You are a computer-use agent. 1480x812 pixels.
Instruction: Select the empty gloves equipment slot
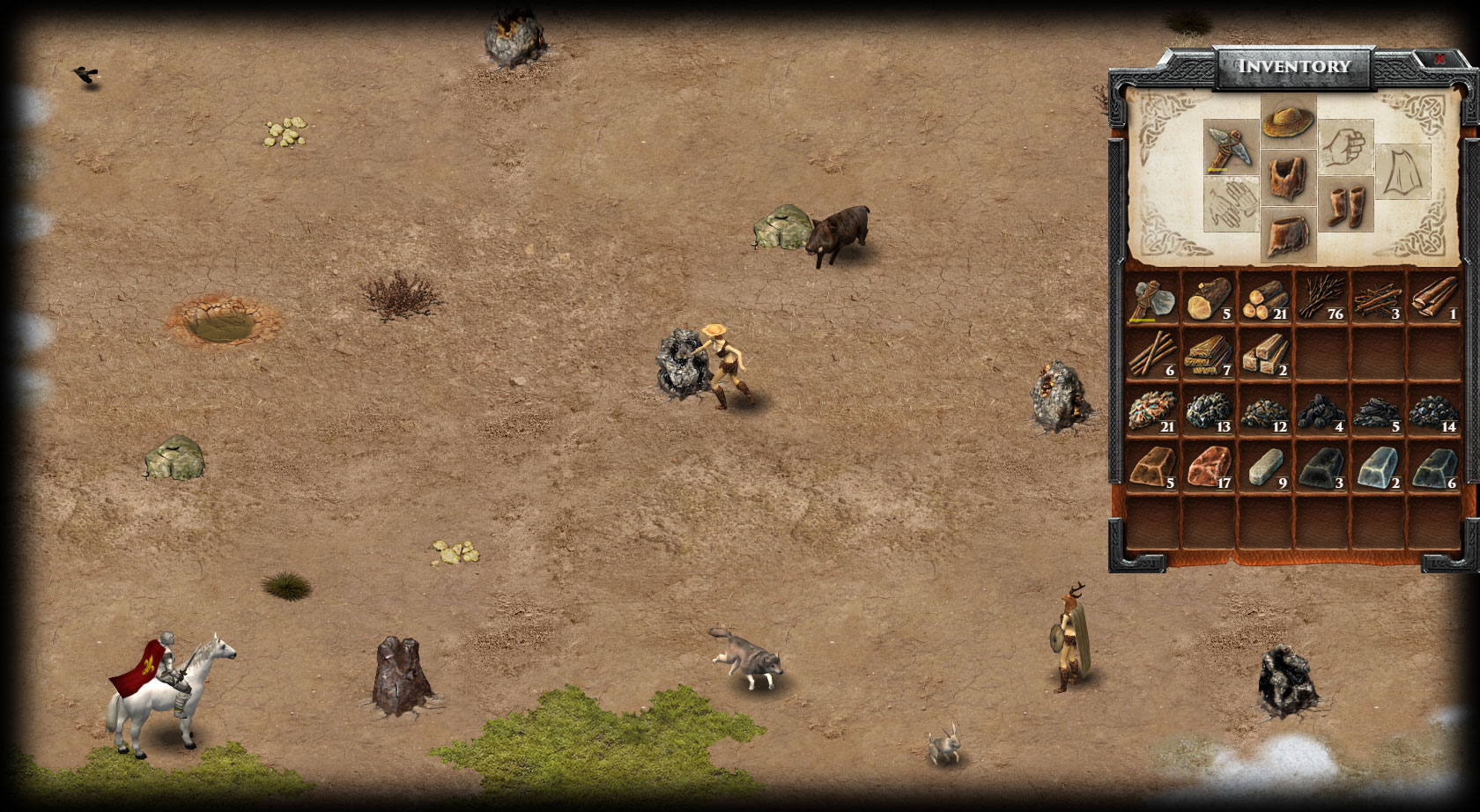coord(1231,204)
